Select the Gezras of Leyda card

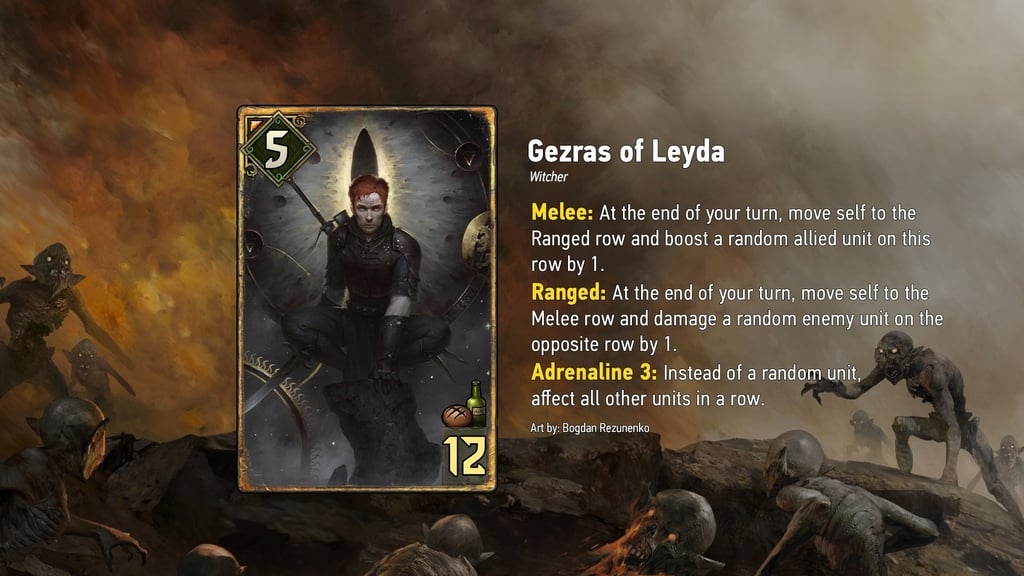coord(367,298)
